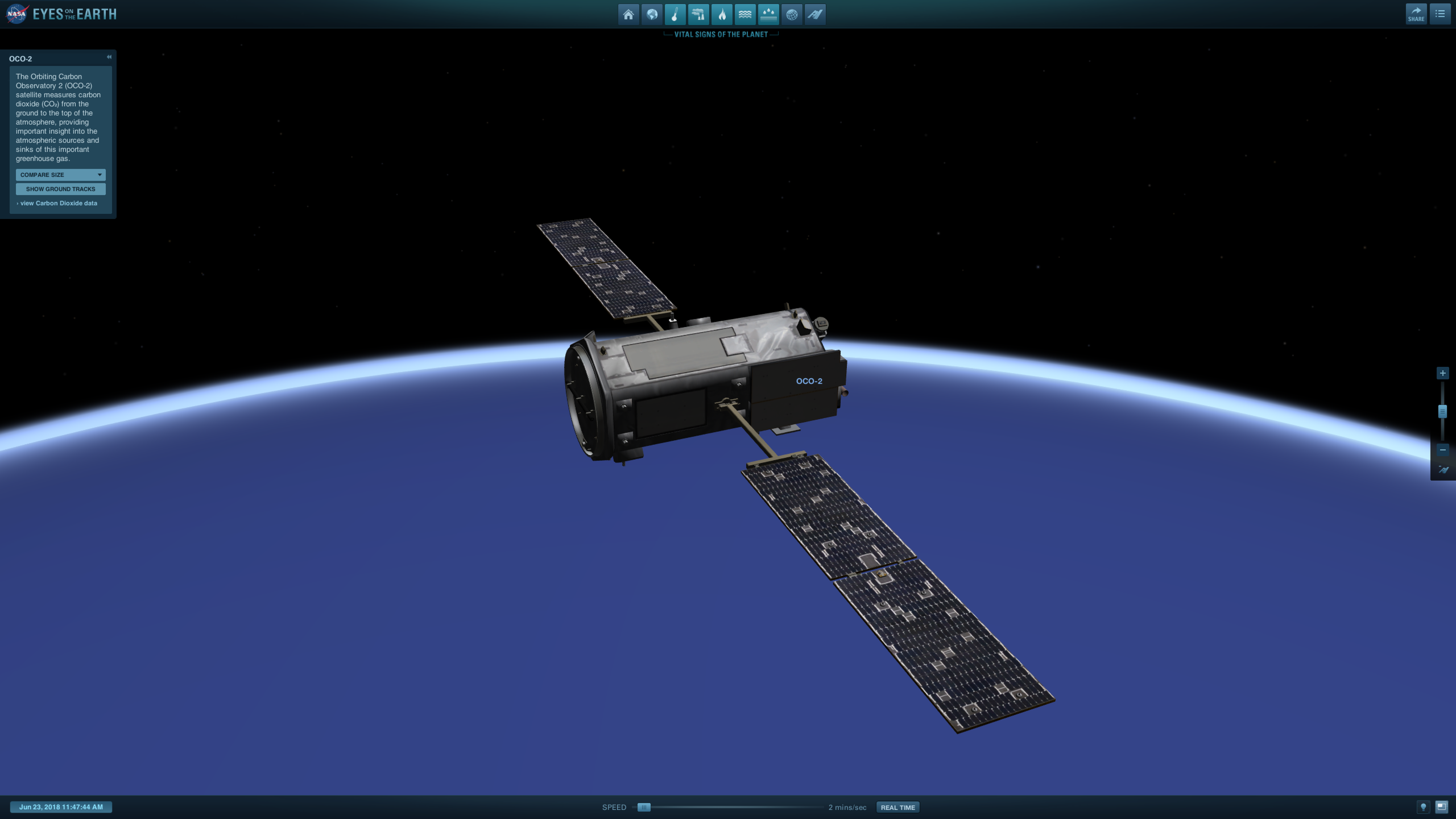The image size is (1456, 819).
Task: Zoom out with the minus button
Action: (1442, 450)
